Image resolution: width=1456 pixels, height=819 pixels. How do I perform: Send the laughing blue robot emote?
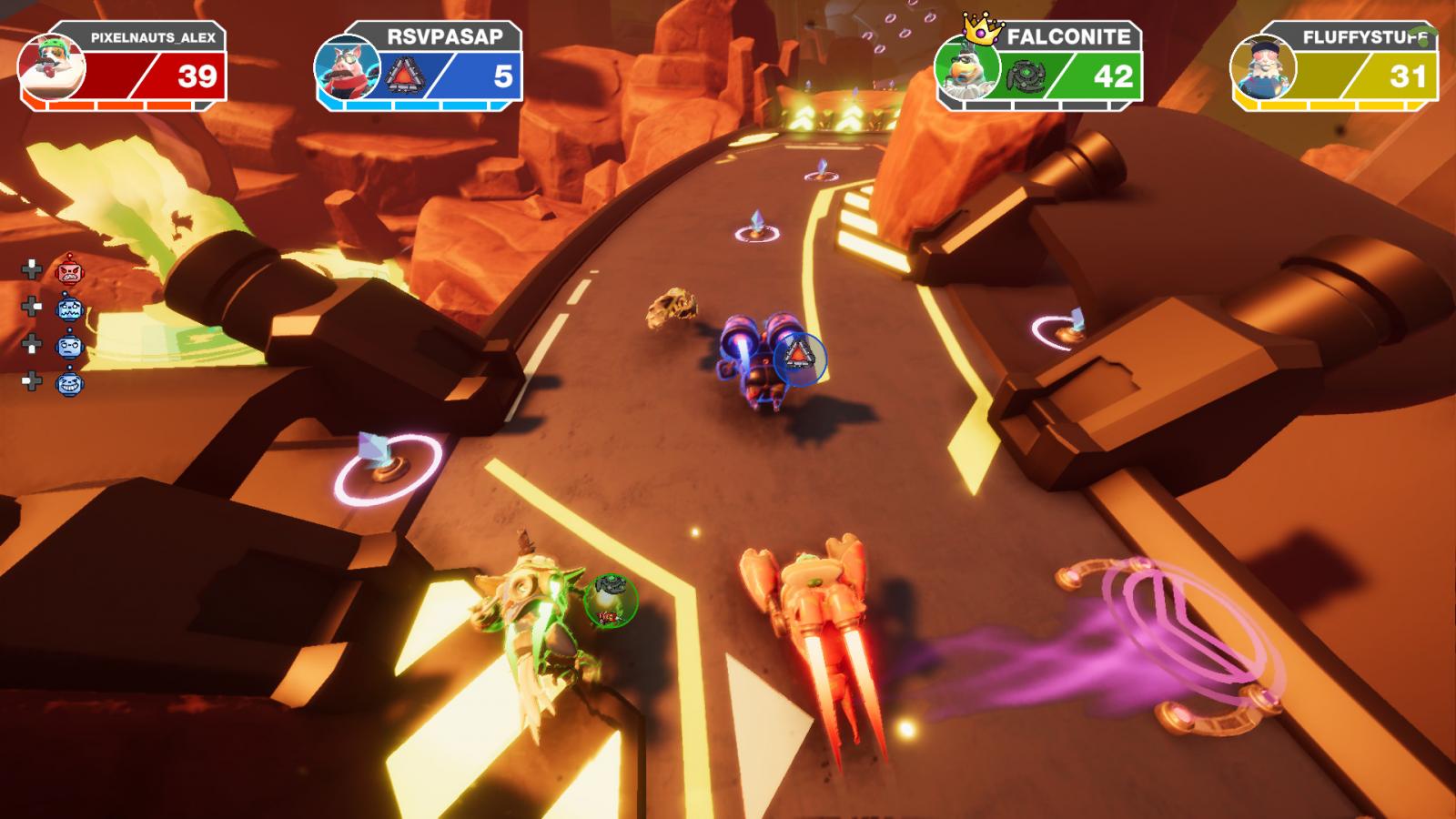click(x=70, y=383)
